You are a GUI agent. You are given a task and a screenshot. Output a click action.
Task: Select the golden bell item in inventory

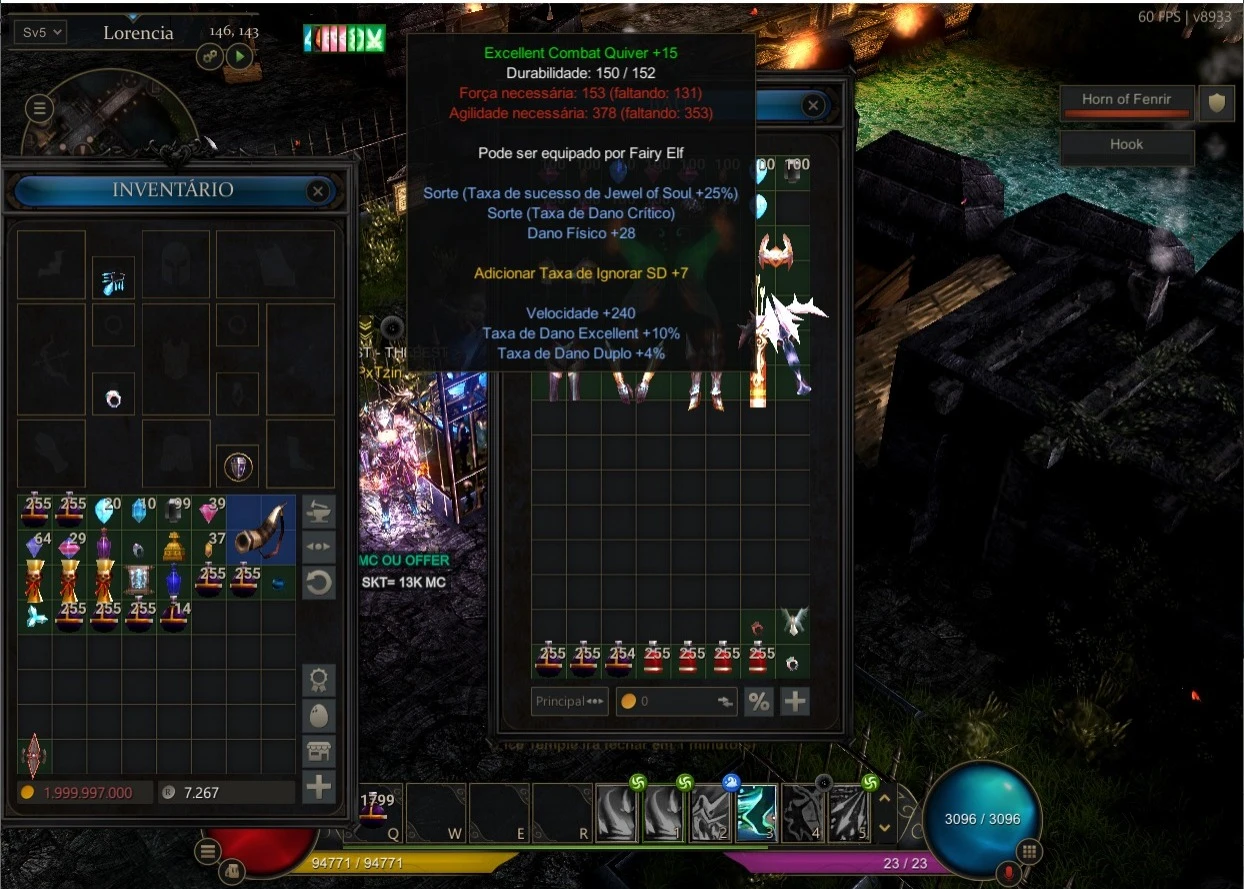point(174,546)
